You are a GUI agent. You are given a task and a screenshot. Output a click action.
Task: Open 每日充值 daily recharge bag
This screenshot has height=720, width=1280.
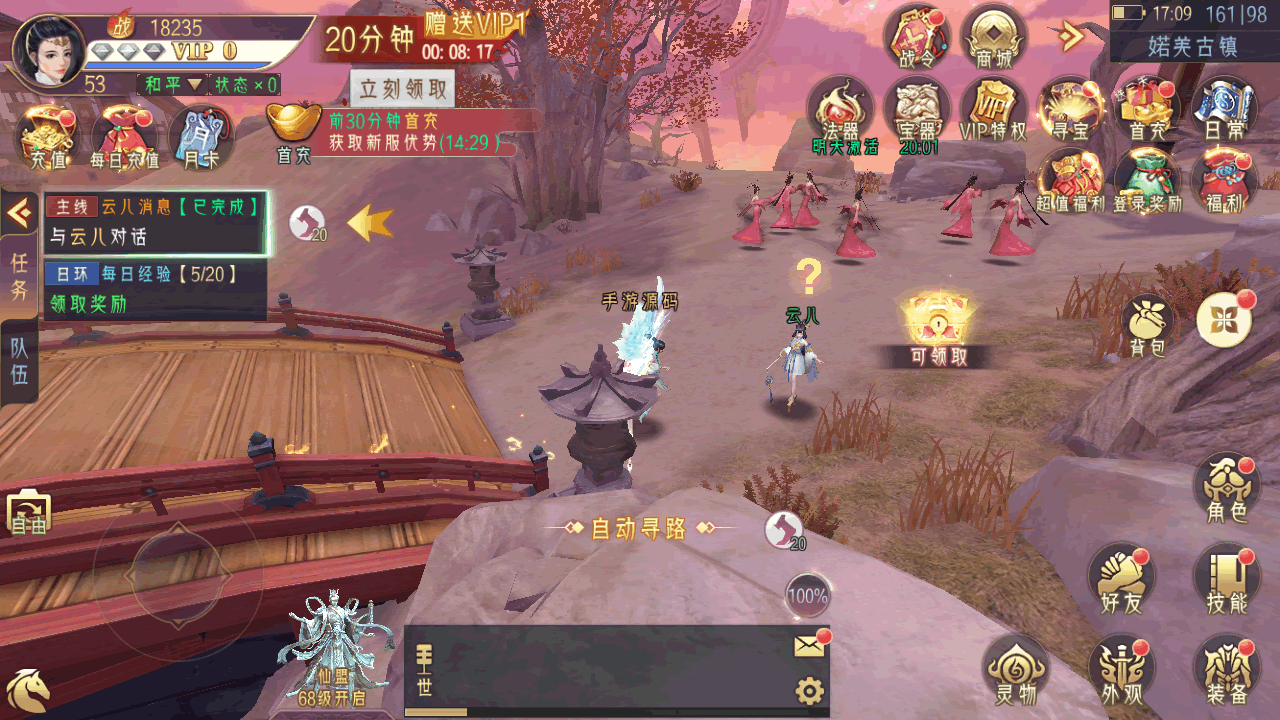[124, 138]
